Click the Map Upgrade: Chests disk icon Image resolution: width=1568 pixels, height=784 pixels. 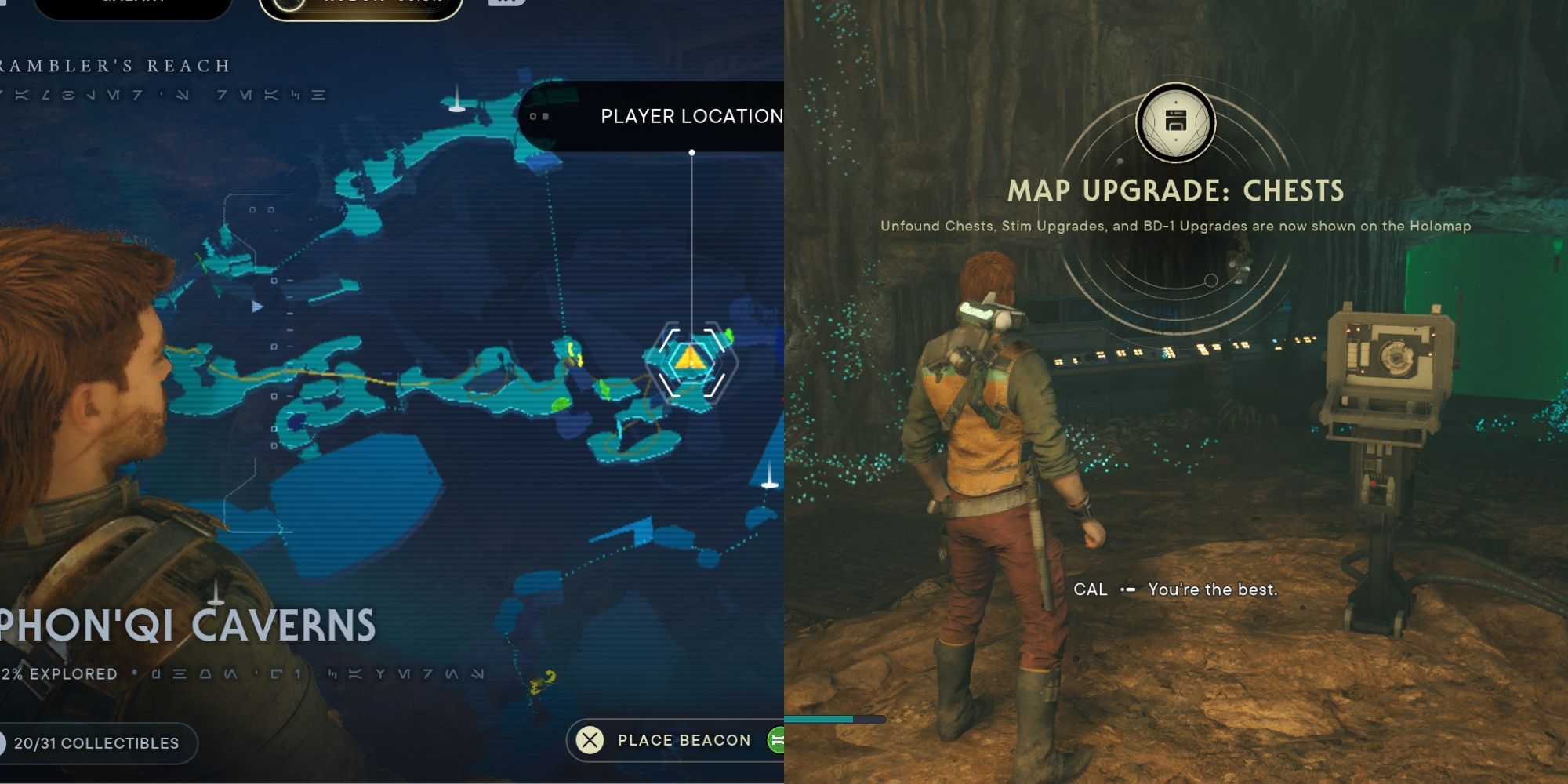click(x=1177, y=121)
